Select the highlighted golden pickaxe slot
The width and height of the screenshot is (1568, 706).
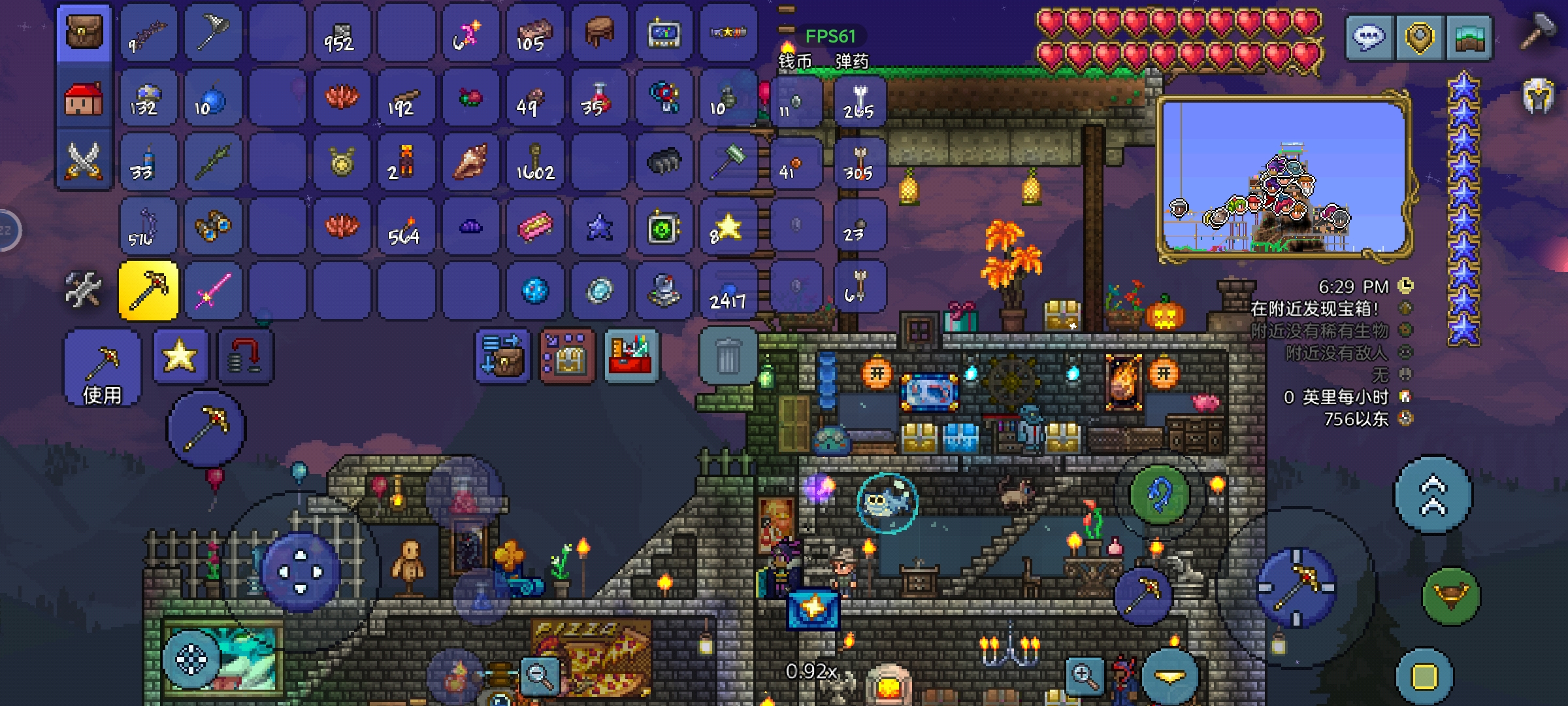148,290
